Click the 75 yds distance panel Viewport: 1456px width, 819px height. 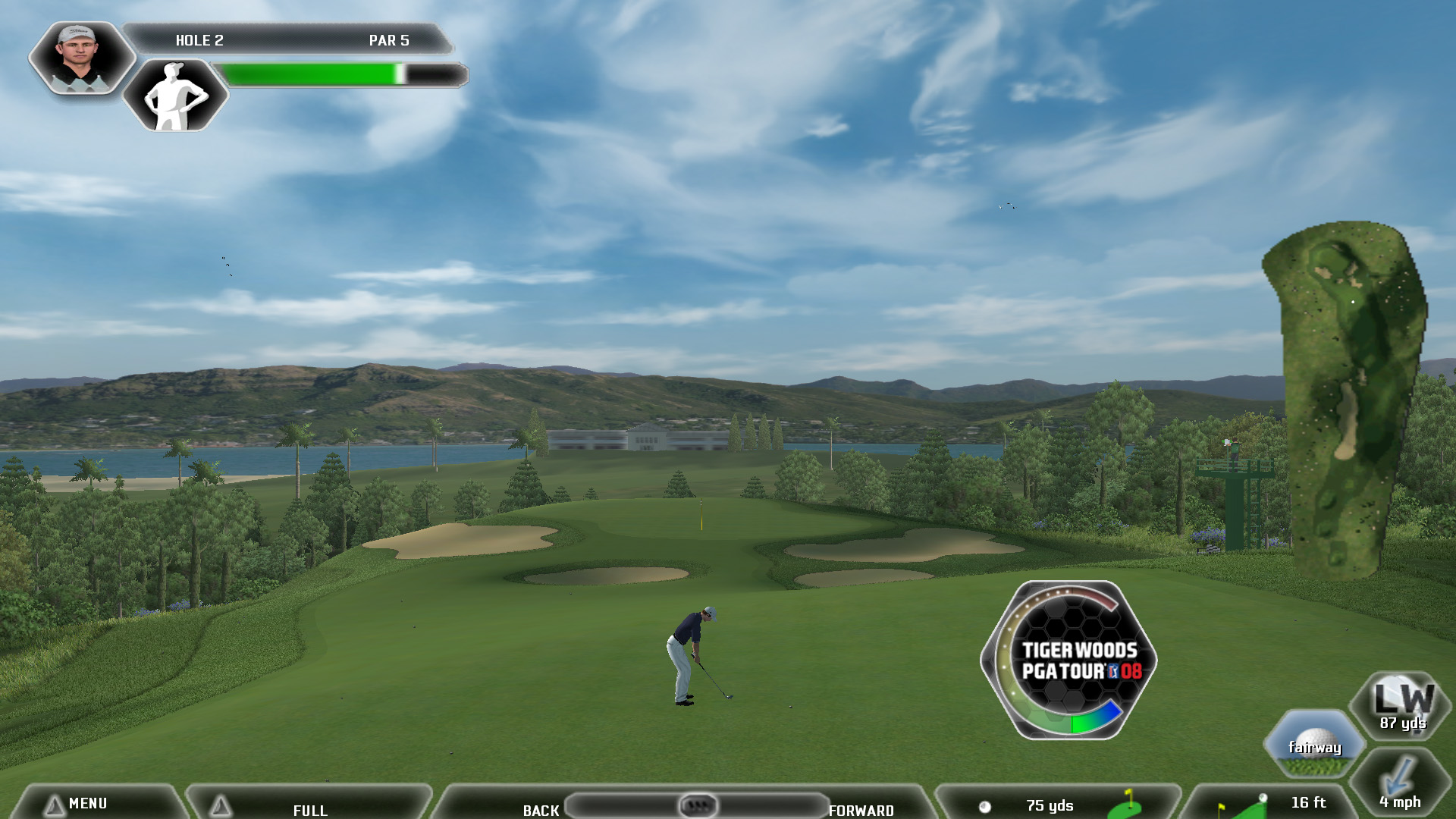[1057, 805]
